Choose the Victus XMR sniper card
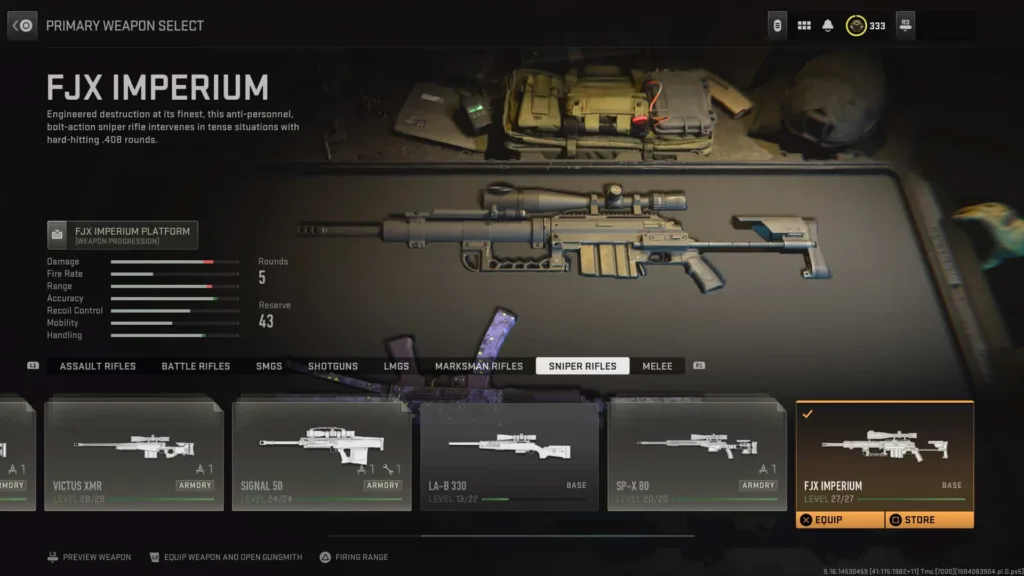This screenshot has height=576, width=1024. pyautogui.click(x=133, y=455)
